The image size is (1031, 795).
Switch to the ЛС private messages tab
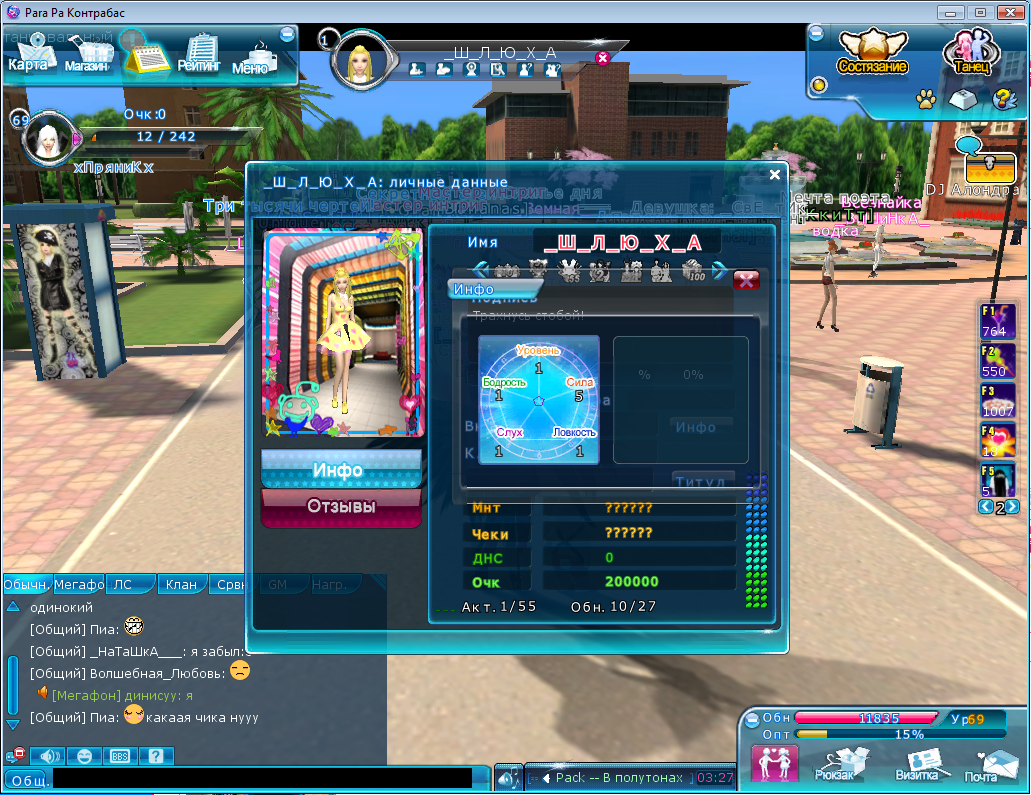tap(122, 584)
